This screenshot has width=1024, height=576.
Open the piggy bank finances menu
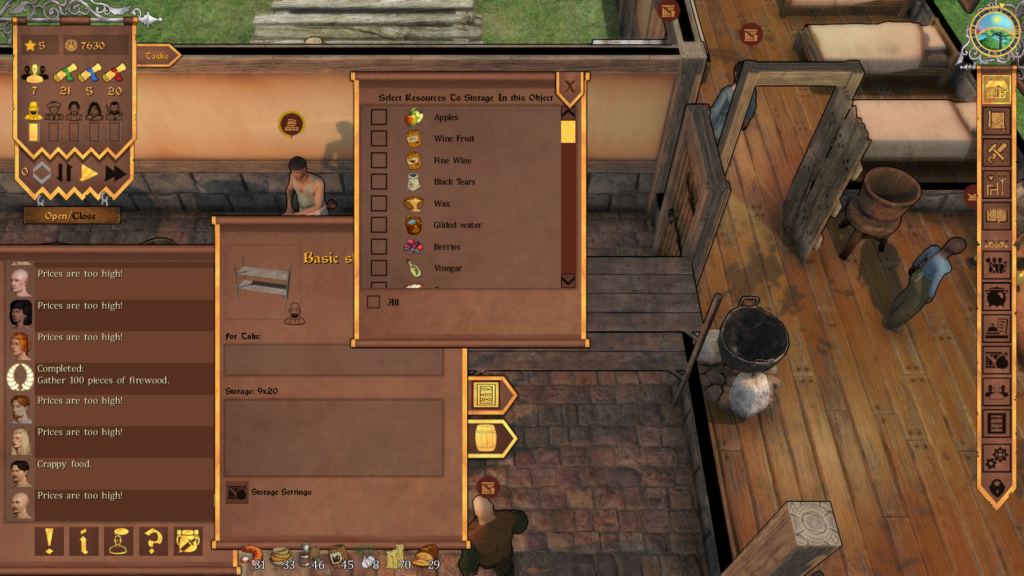coord(996,297)
